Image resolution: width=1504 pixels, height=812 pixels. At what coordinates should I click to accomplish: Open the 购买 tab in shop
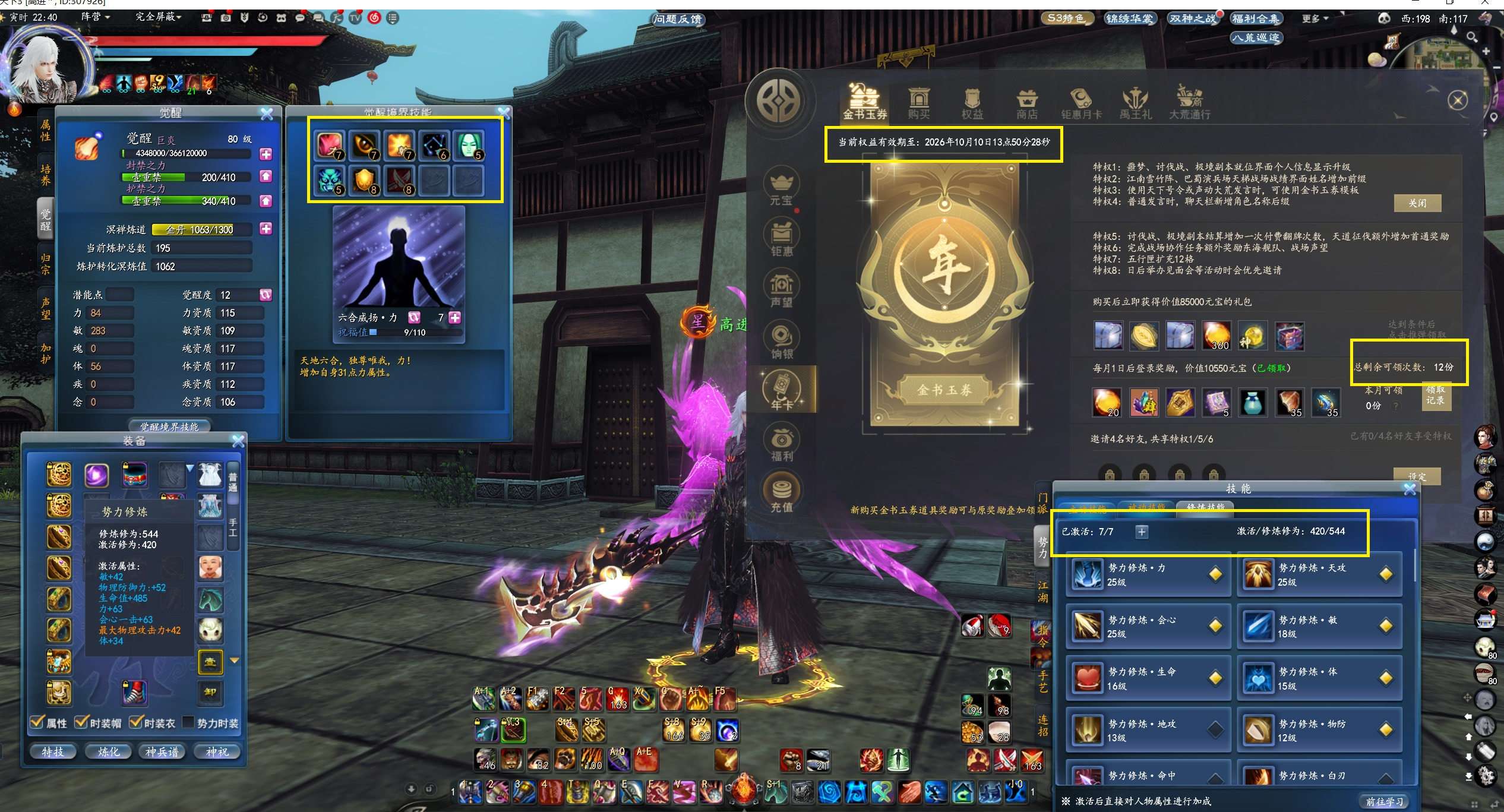[918, 103]
